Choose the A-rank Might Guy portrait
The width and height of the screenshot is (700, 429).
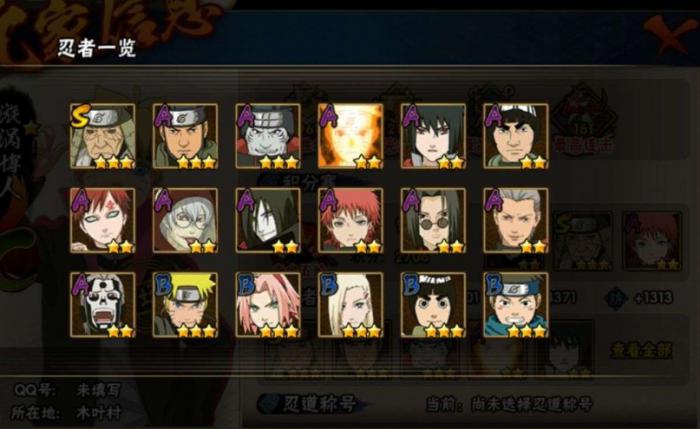click(x=516, y=136)
